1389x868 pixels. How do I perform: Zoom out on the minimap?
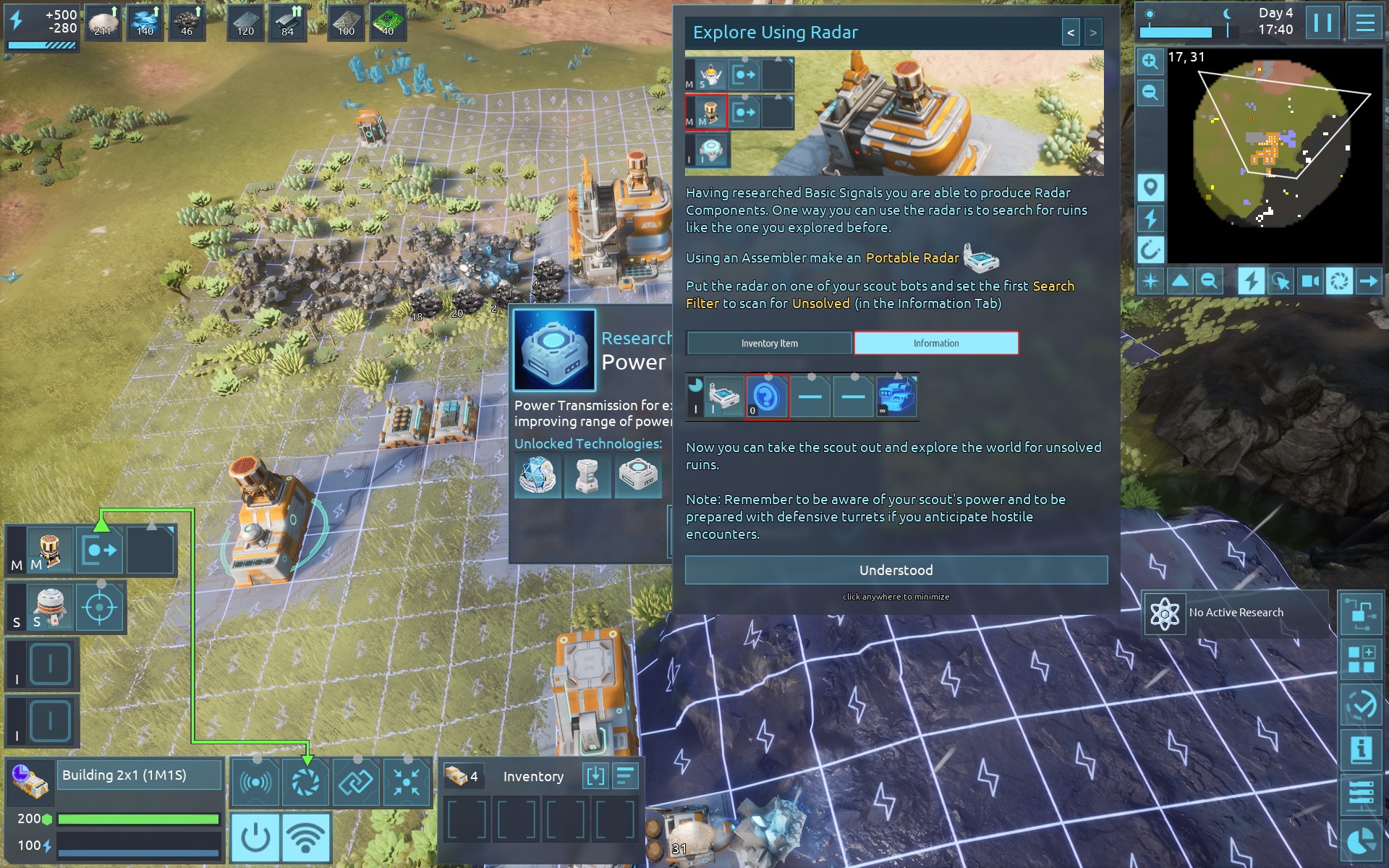1150,93
